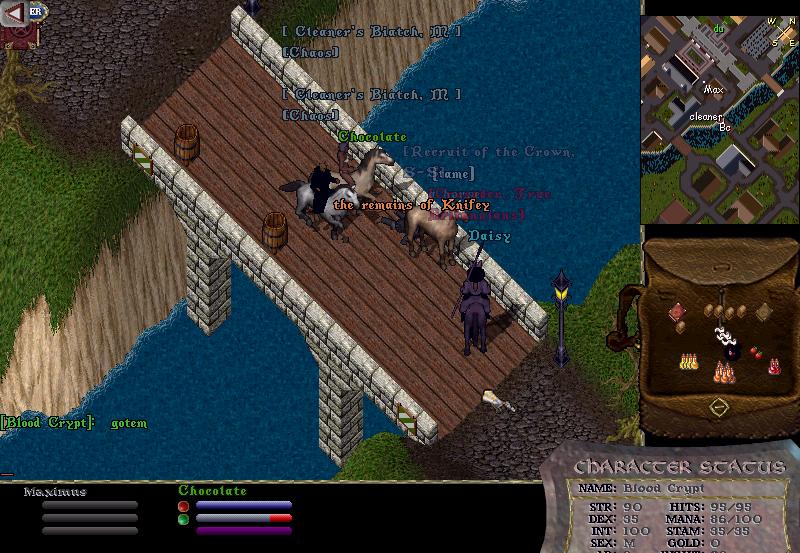Click the red spellbook in the backpack

676,311
